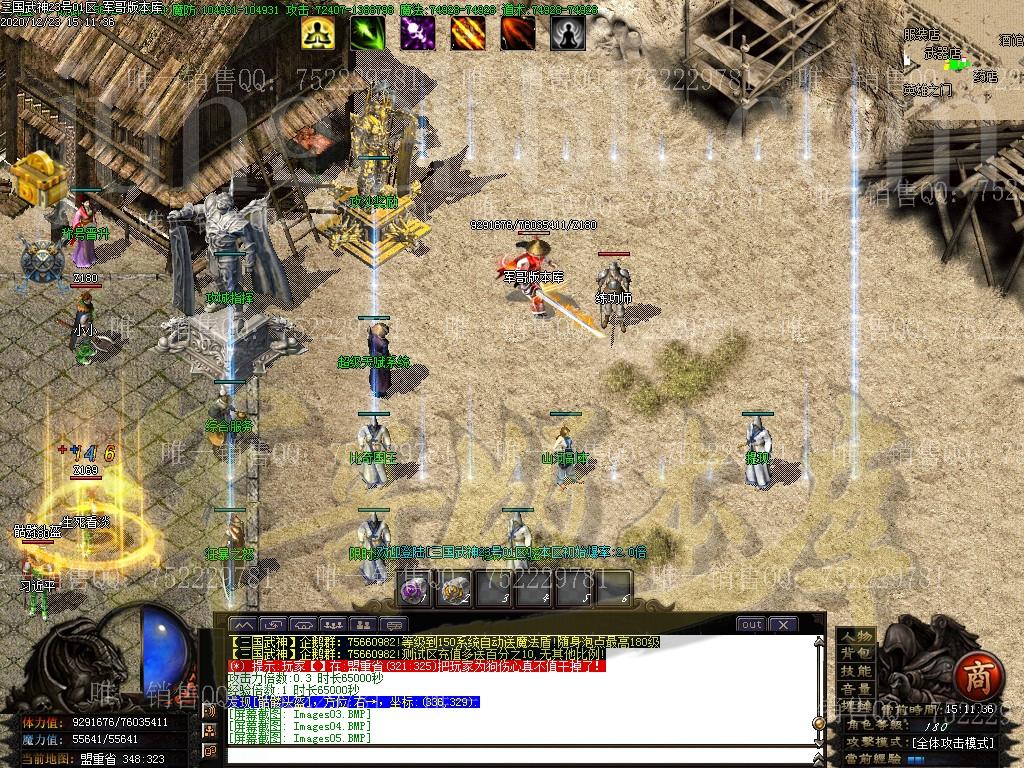Toggle the 音量 sound button
Viewport: 1024px width, 768px height.
pyautogui.click(x=855, y=689)
